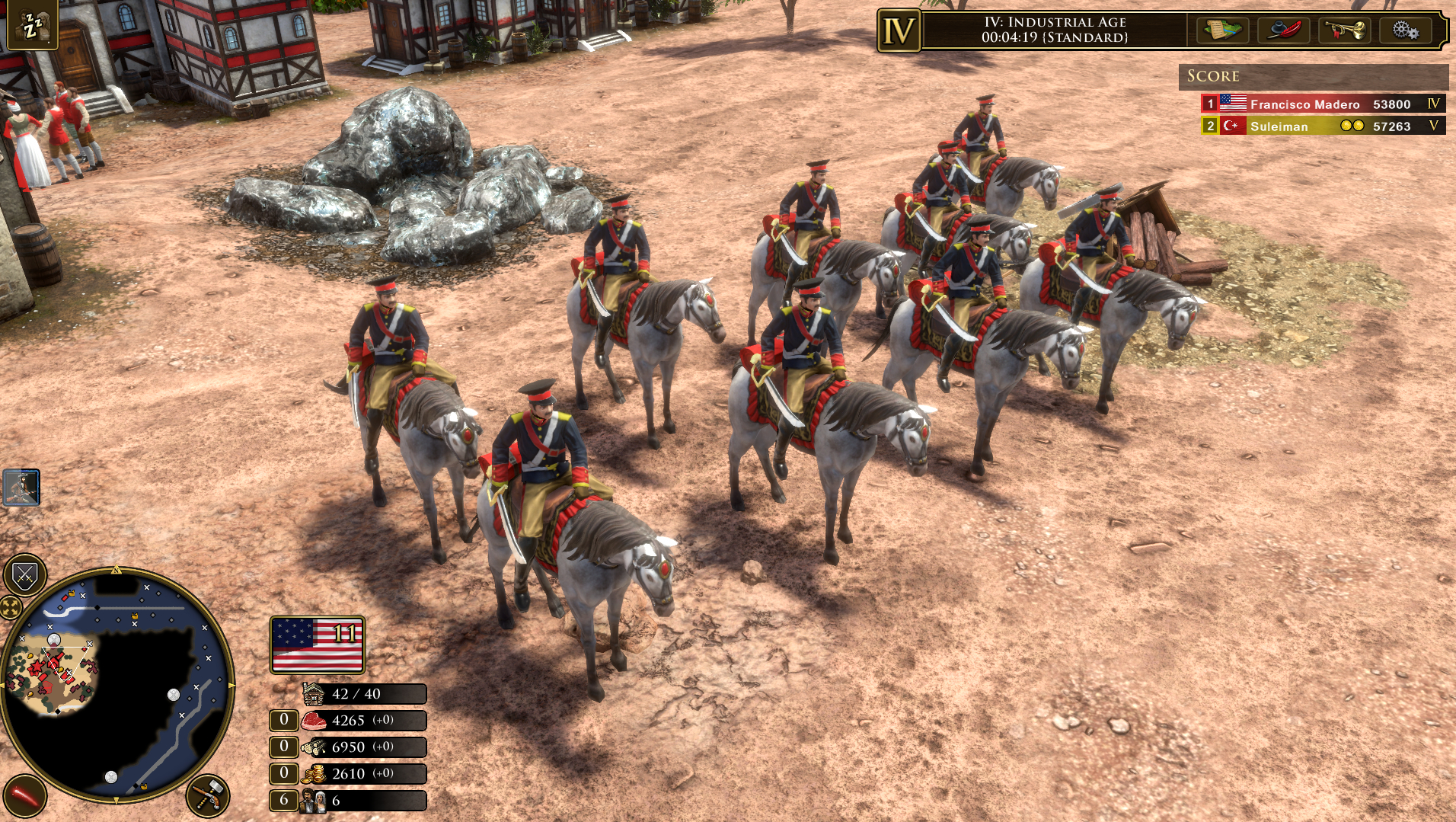The height and width of the screenshot is (822, 1456).
Task: Select Suleiman in the score list
Action: [x=1279, y=126]
